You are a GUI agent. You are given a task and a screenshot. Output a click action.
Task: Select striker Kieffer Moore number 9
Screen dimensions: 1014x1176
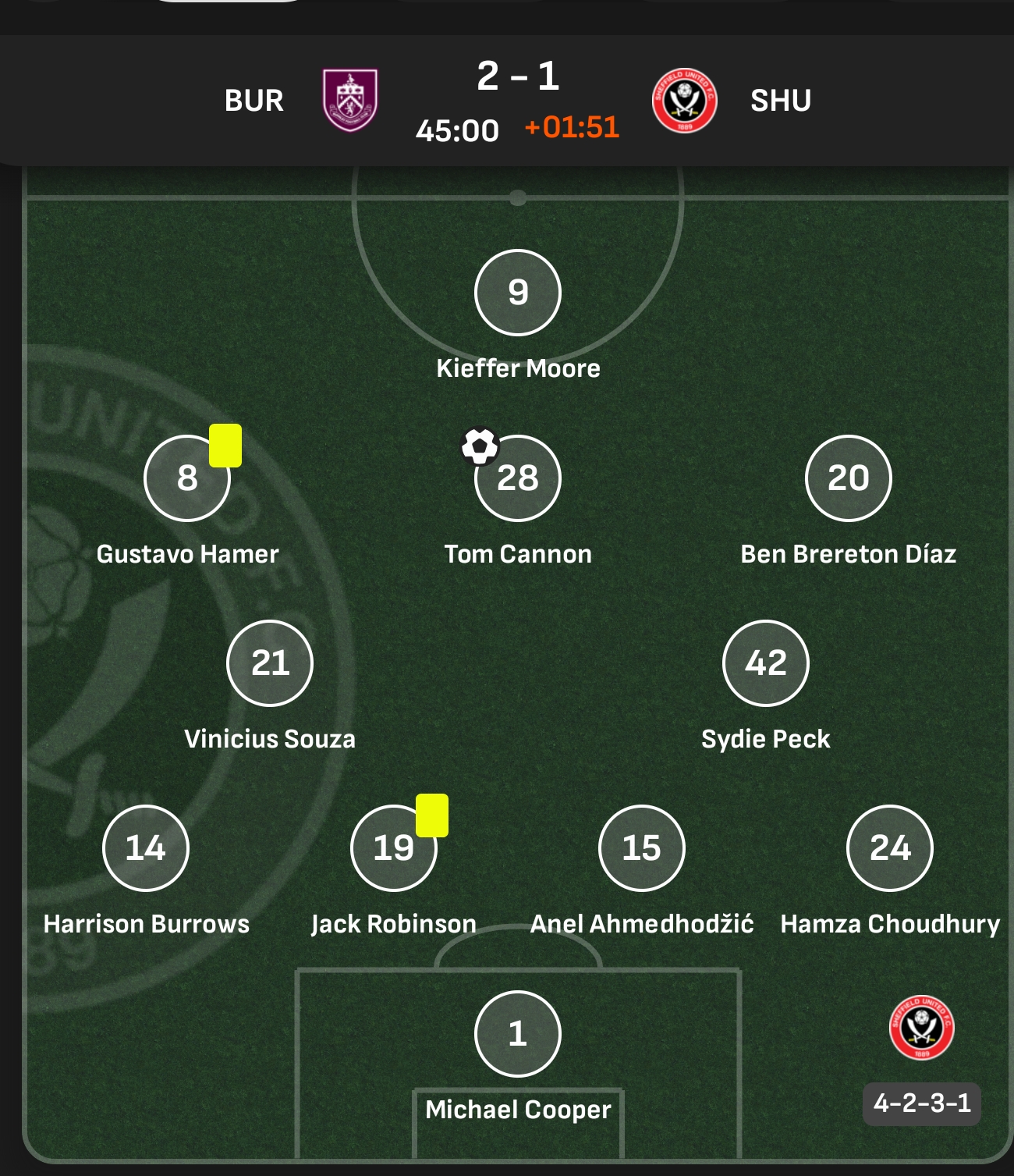[x=518, y=293]
